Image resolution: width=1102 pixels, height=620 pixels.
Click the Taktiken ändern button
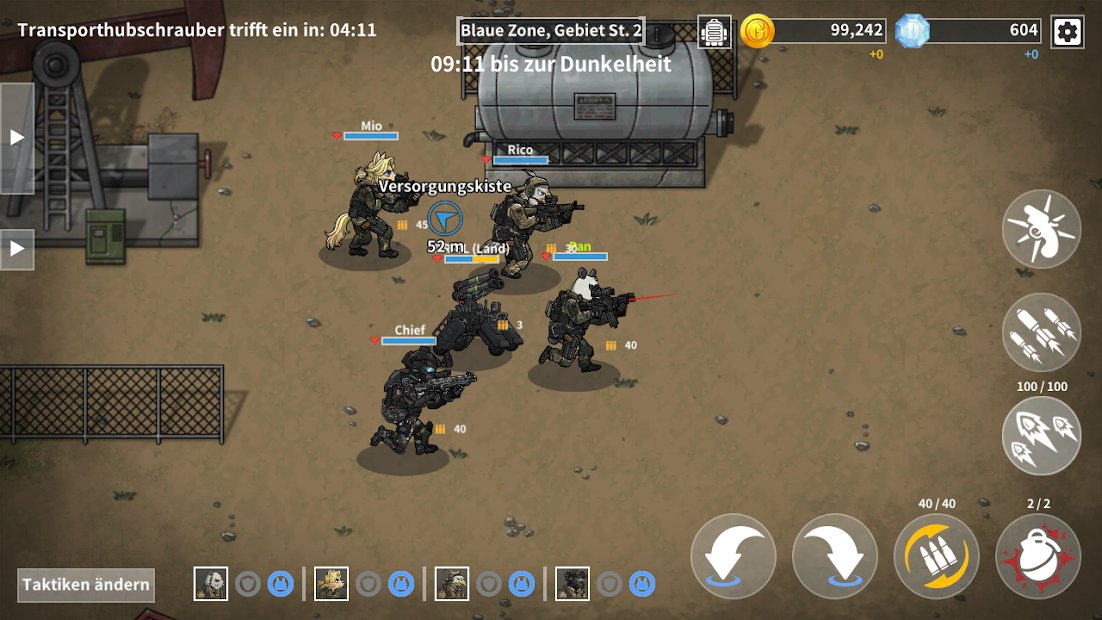(x=86, y=585)
